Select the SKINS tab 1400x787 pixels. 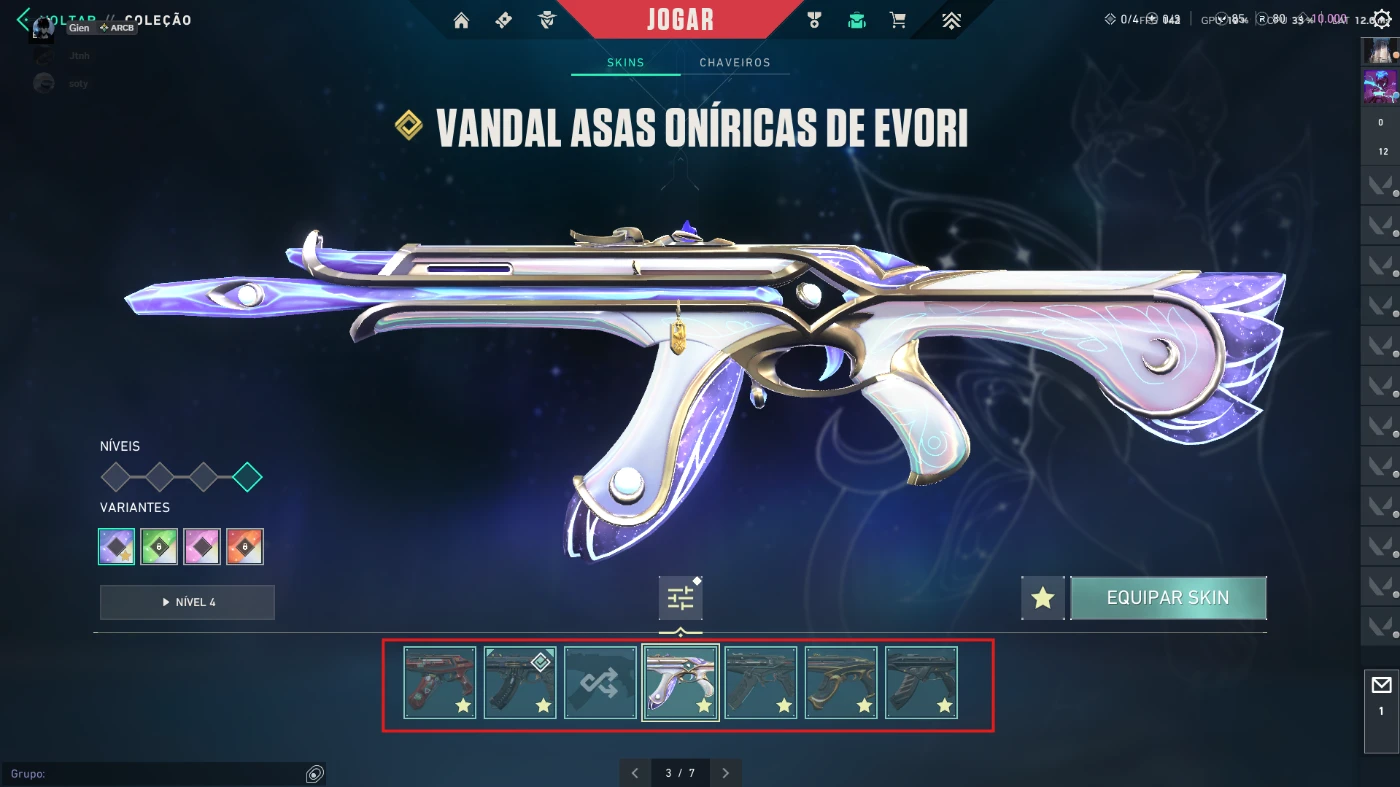pyautogui.click(x=625, y=62)
